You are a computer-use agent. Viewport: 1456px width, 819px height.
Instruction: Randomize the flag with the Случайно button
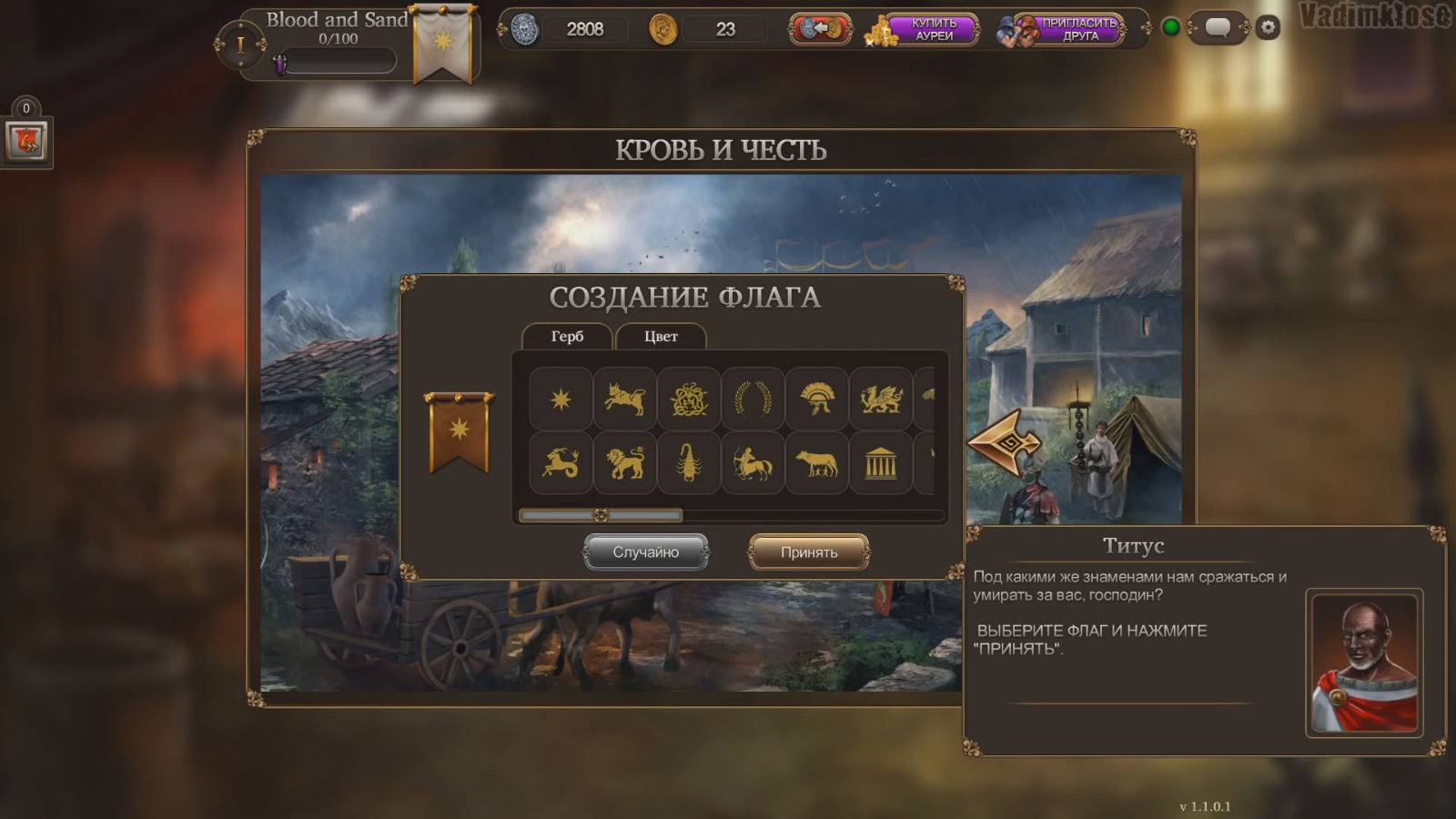coord(645,552)
